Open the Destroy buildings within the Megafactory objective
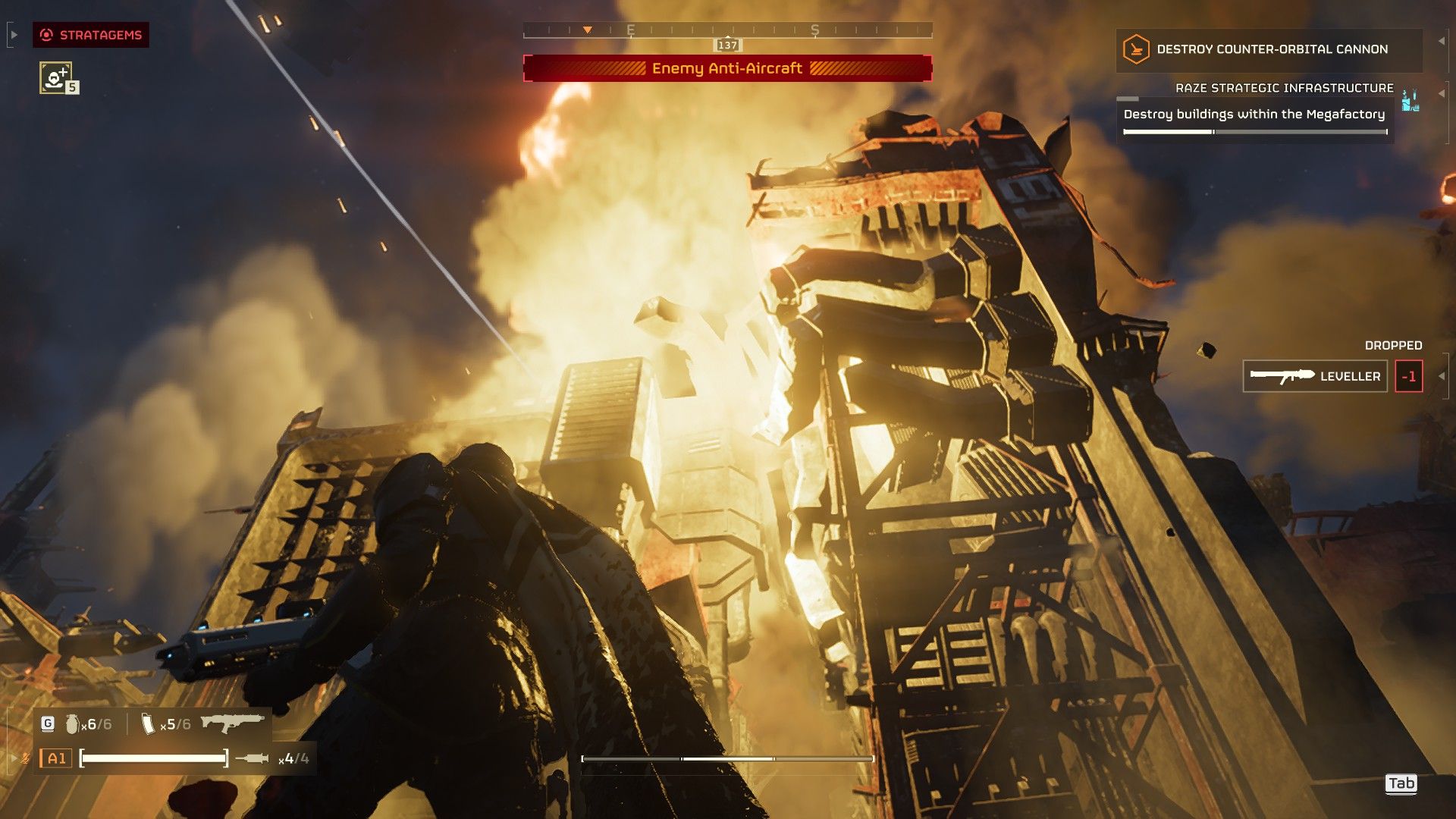Image resolution: width=1456 pixels, height=819 pixels. coord(1254,115)
